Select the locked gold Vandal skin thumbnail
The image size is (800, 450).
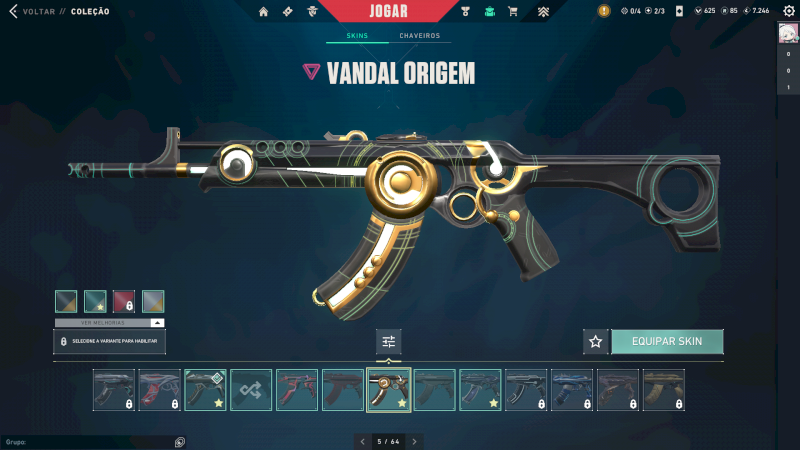663,390
